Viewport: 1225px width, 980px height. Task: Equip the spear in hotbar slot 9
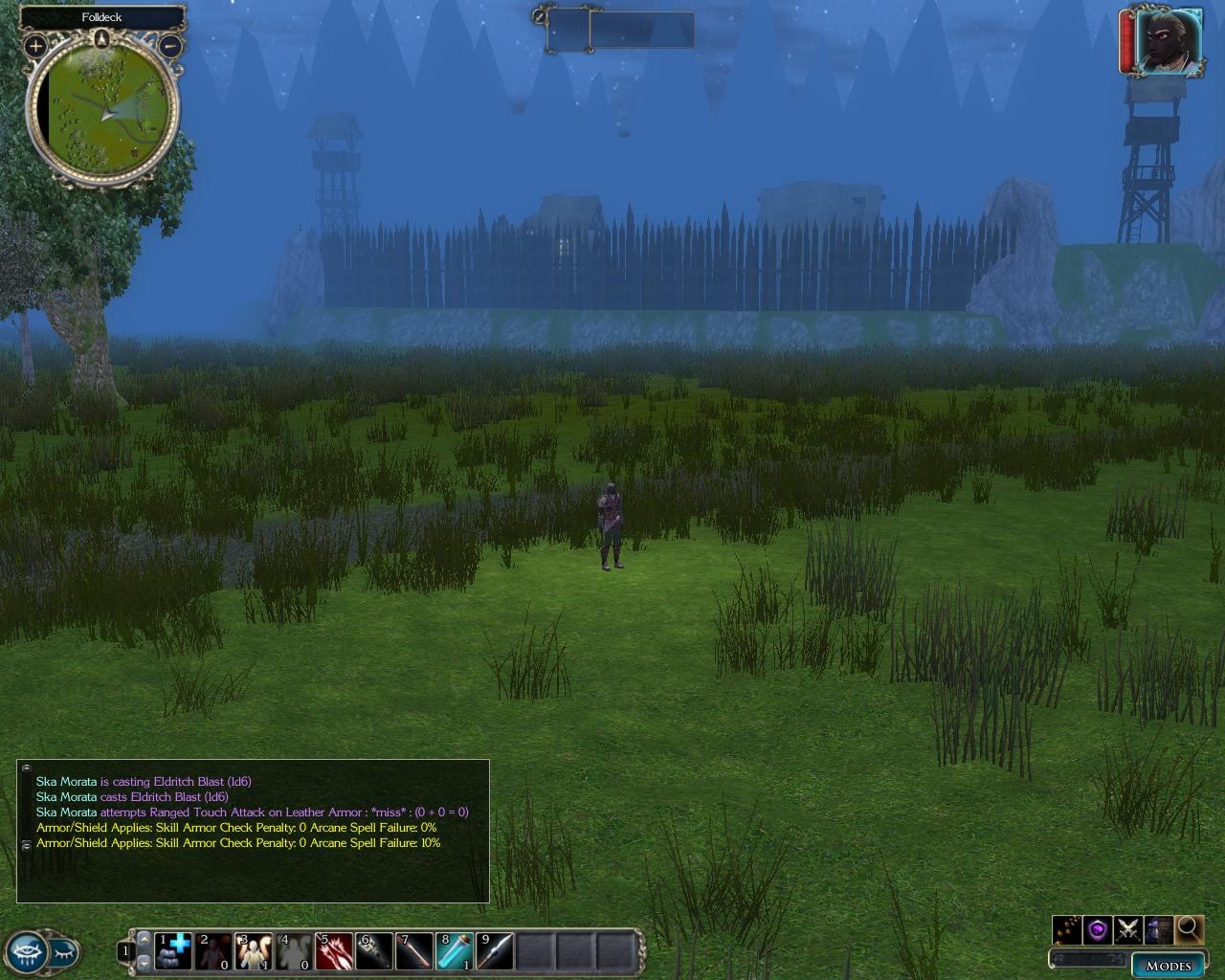coord(495,951)
